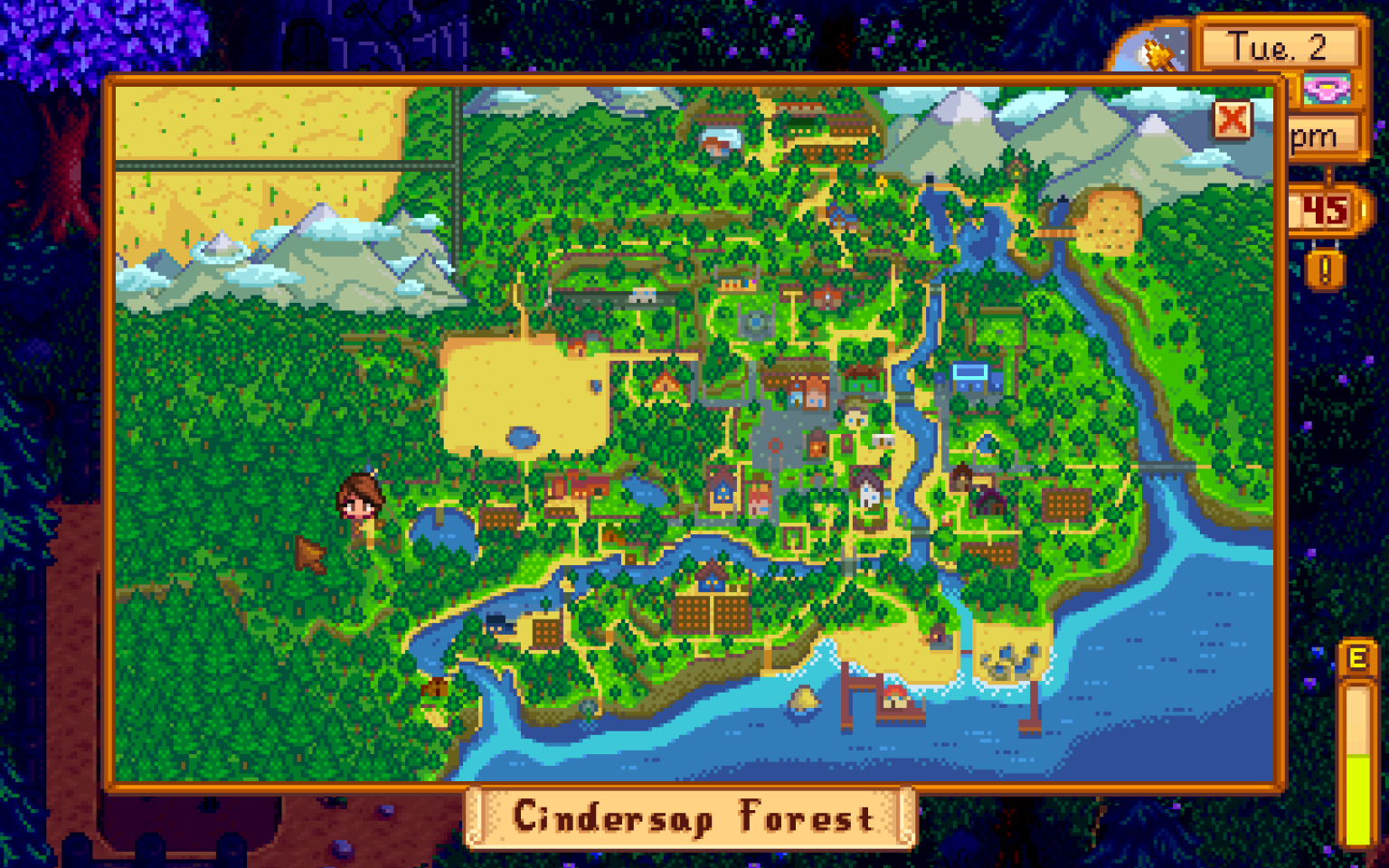Click the Stardrop Saloon in town center
Image resolution: width=1389 pixels, height=868 pixels.
[816, 445]
